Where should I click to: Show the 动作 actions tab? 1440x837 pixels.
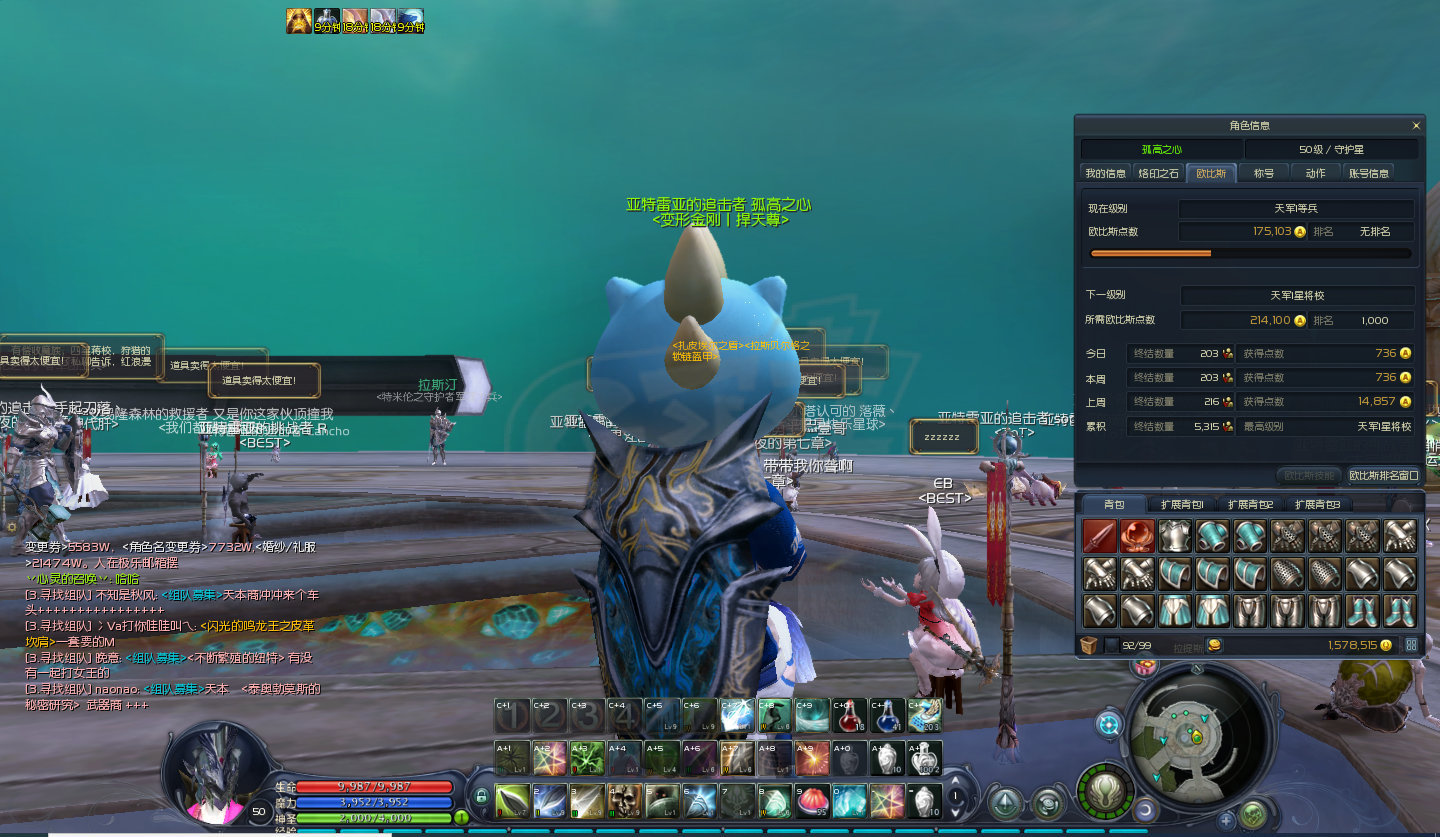point(1315,173)
